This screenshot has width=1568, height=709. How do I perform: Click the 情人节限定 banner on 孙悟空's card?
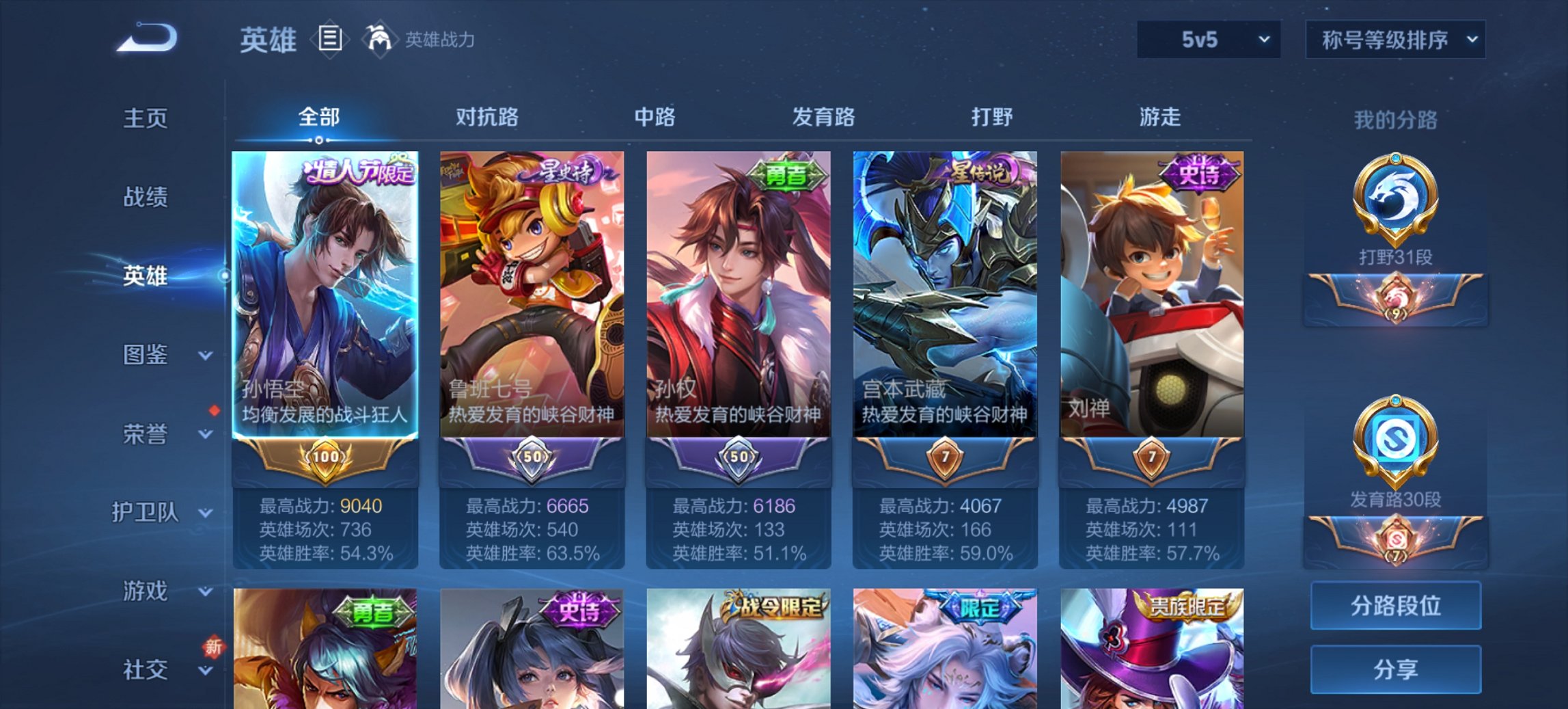[x=355, y=173]
